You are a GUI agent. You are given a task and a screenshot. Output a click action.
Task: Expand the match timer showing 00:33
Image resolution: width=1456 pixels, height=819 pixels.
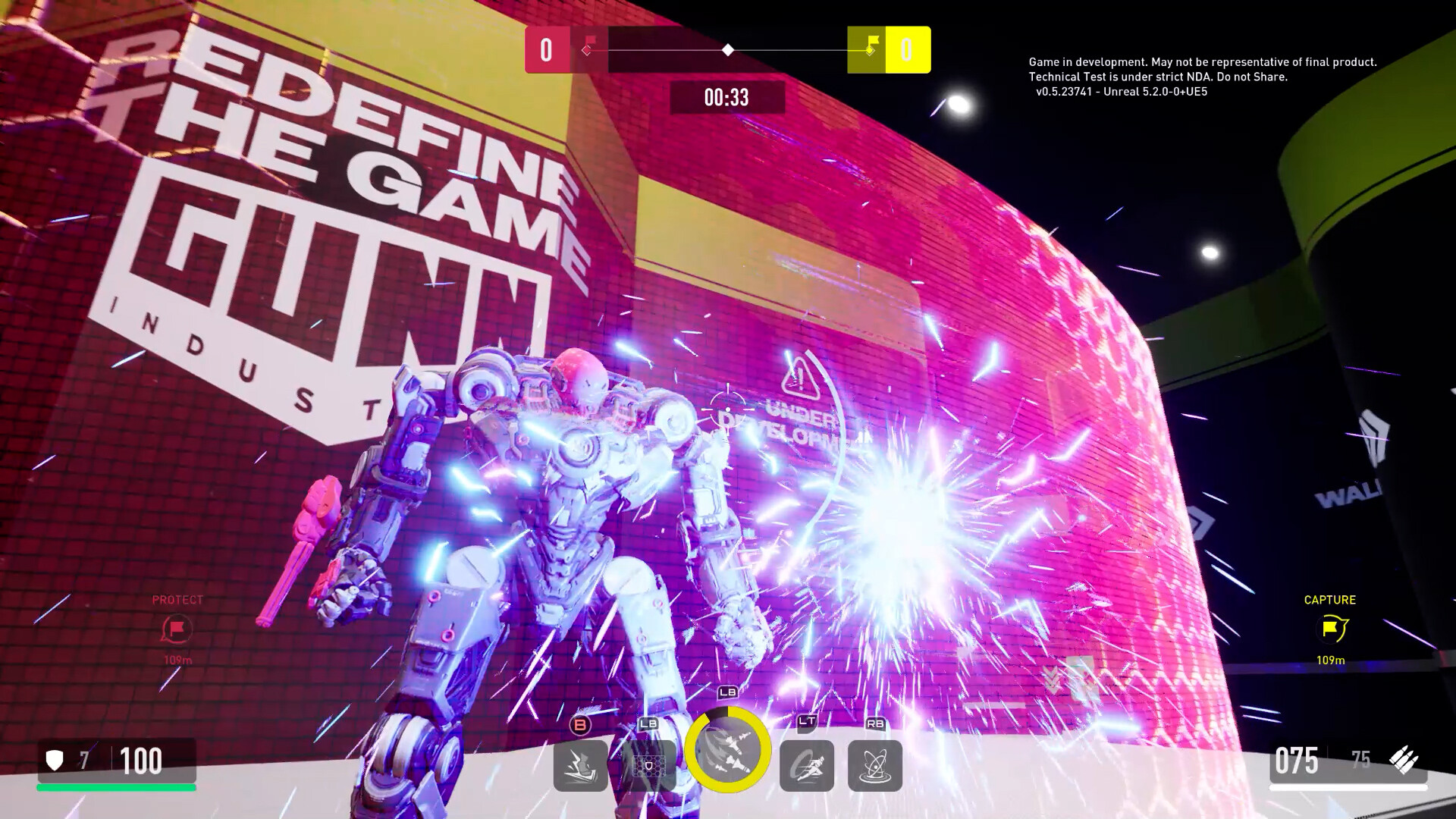tap(726, 96)
